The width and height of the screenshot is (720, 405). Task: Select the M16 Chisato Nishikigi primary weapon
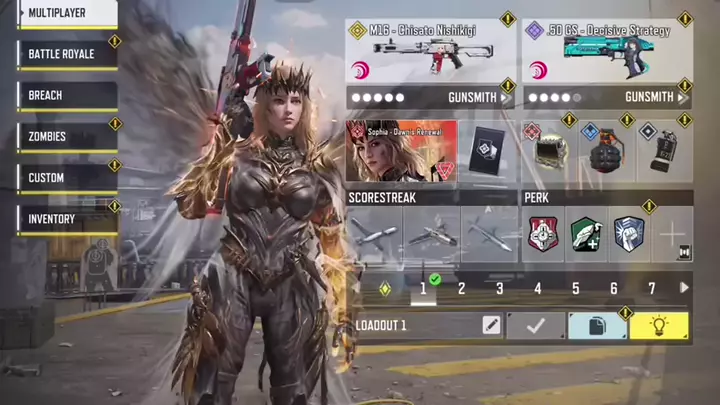[x=430, y=52]
